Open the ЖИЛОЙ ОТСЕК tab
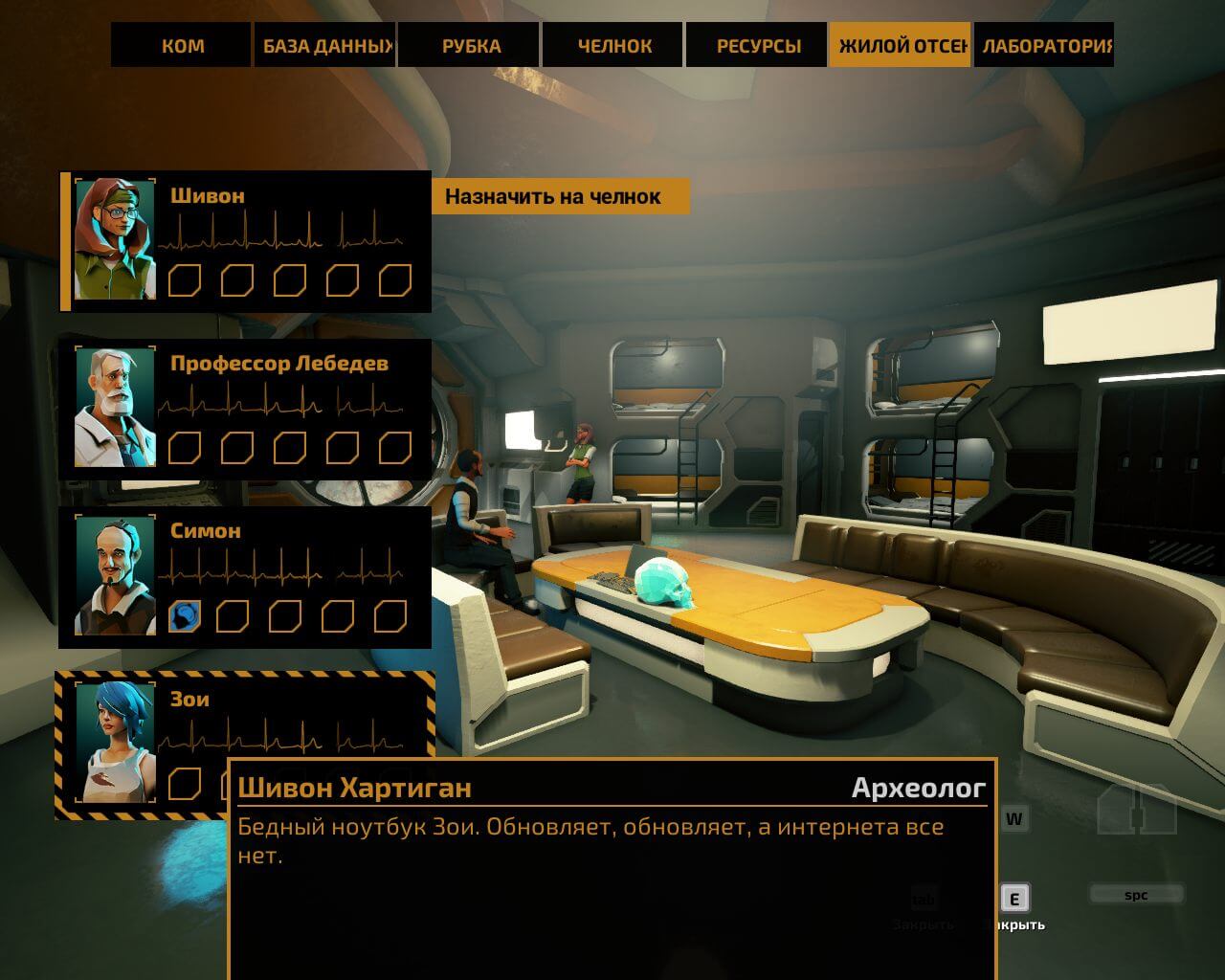The width and height of the screenshot is (1225, 980). (x=901, y=46)
